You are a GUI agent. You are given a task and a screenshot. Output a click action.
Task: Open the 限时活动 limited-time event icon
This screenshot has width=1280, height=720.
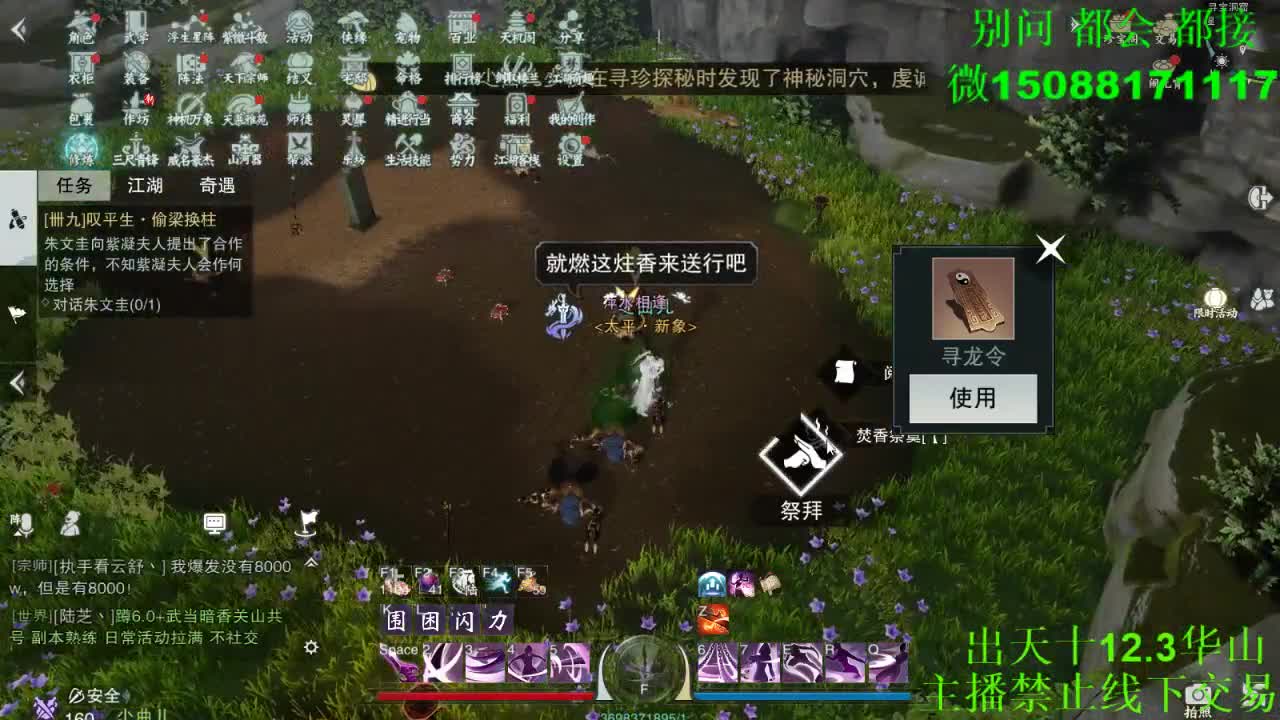[x=1216, y=300]
